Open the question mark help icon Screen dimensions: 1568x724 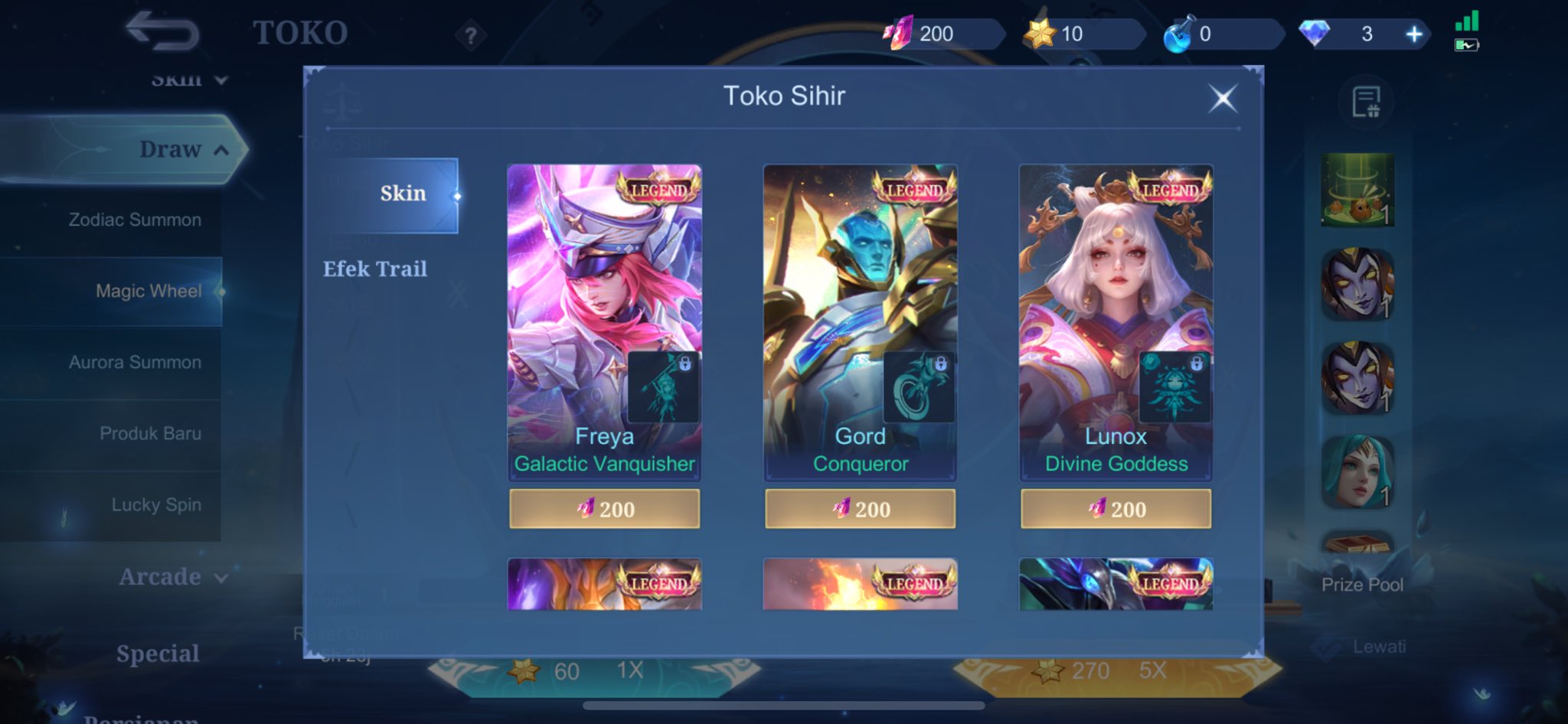pos(471,35)
